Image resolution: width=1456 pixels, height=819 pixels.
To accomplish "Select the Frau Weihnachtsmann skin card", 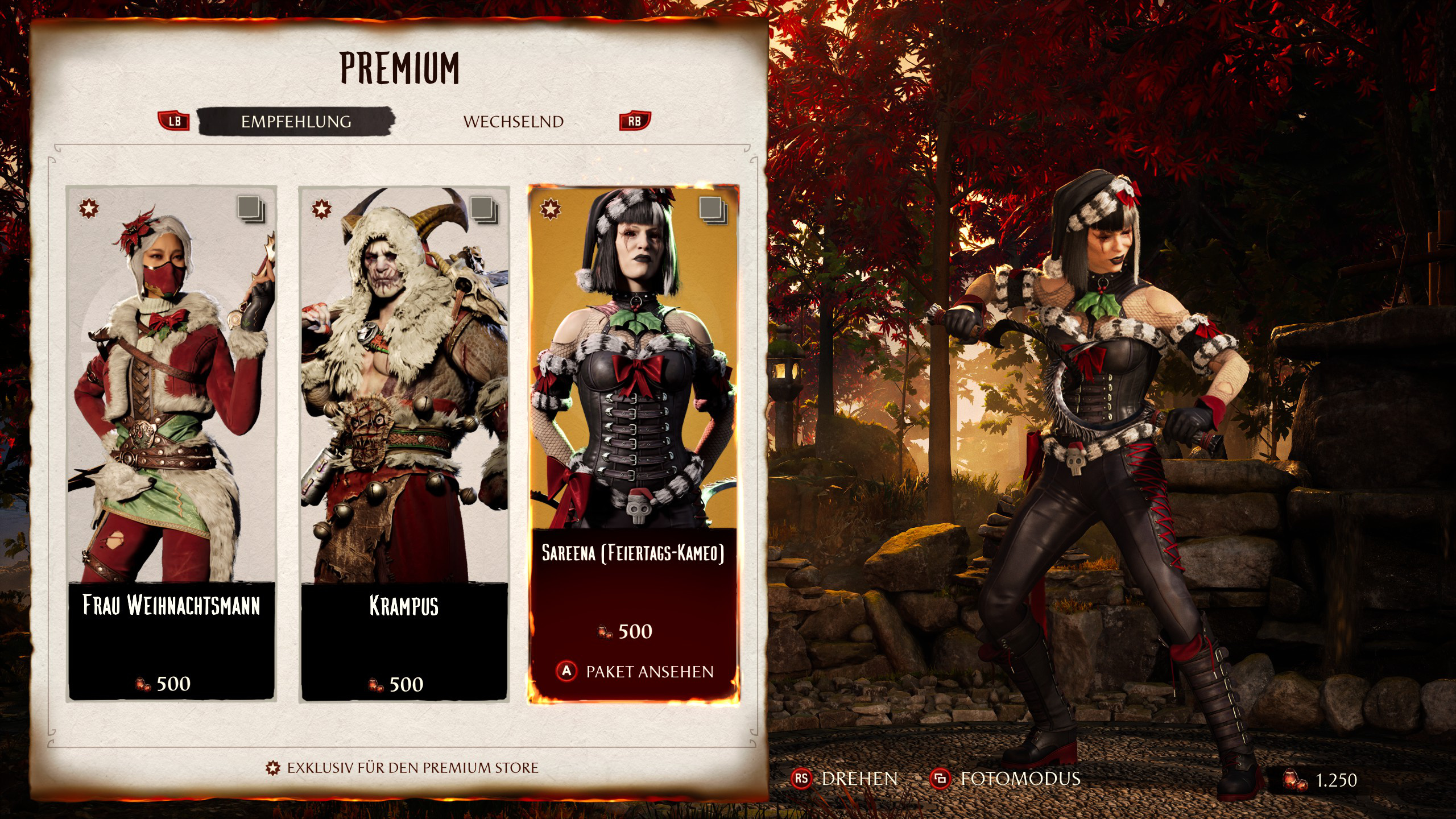I will click(x=171, y=444).
